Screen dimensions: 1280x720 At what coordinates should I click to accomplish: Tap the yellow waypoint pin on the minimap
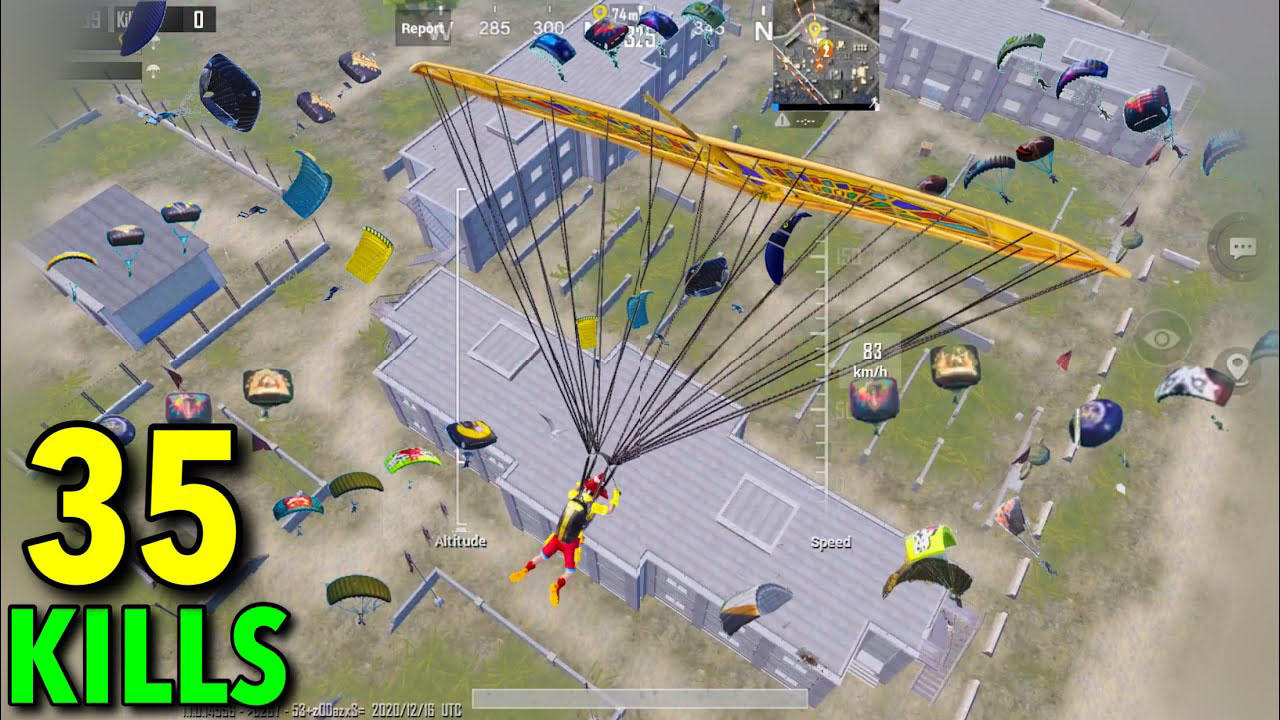[815, 30]
